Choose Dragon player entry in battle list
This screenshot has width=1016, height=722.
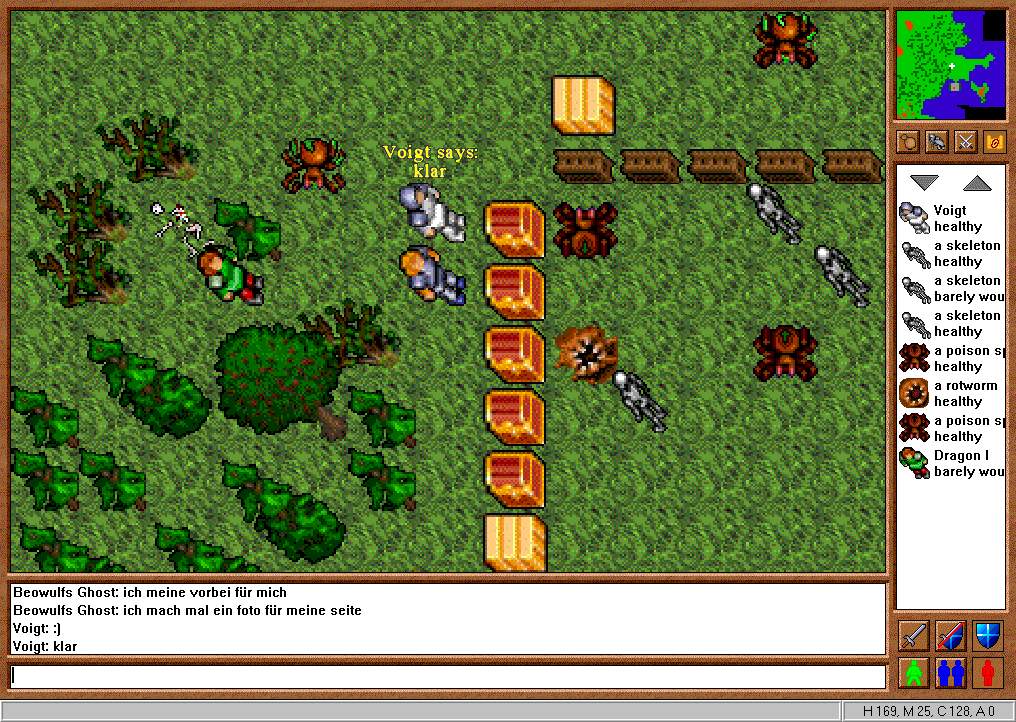tap(950, 463)
